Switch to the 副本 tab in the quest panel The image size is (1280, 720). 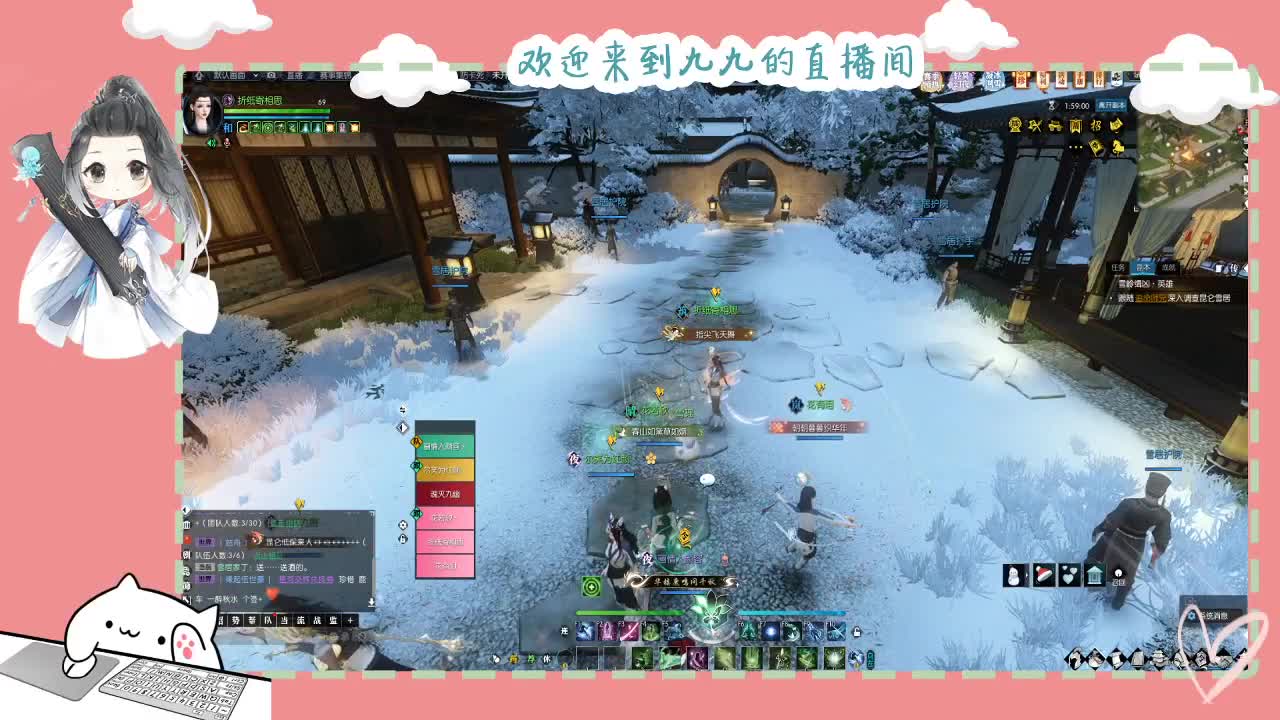pyautogui.click(x=1143, y=268)
